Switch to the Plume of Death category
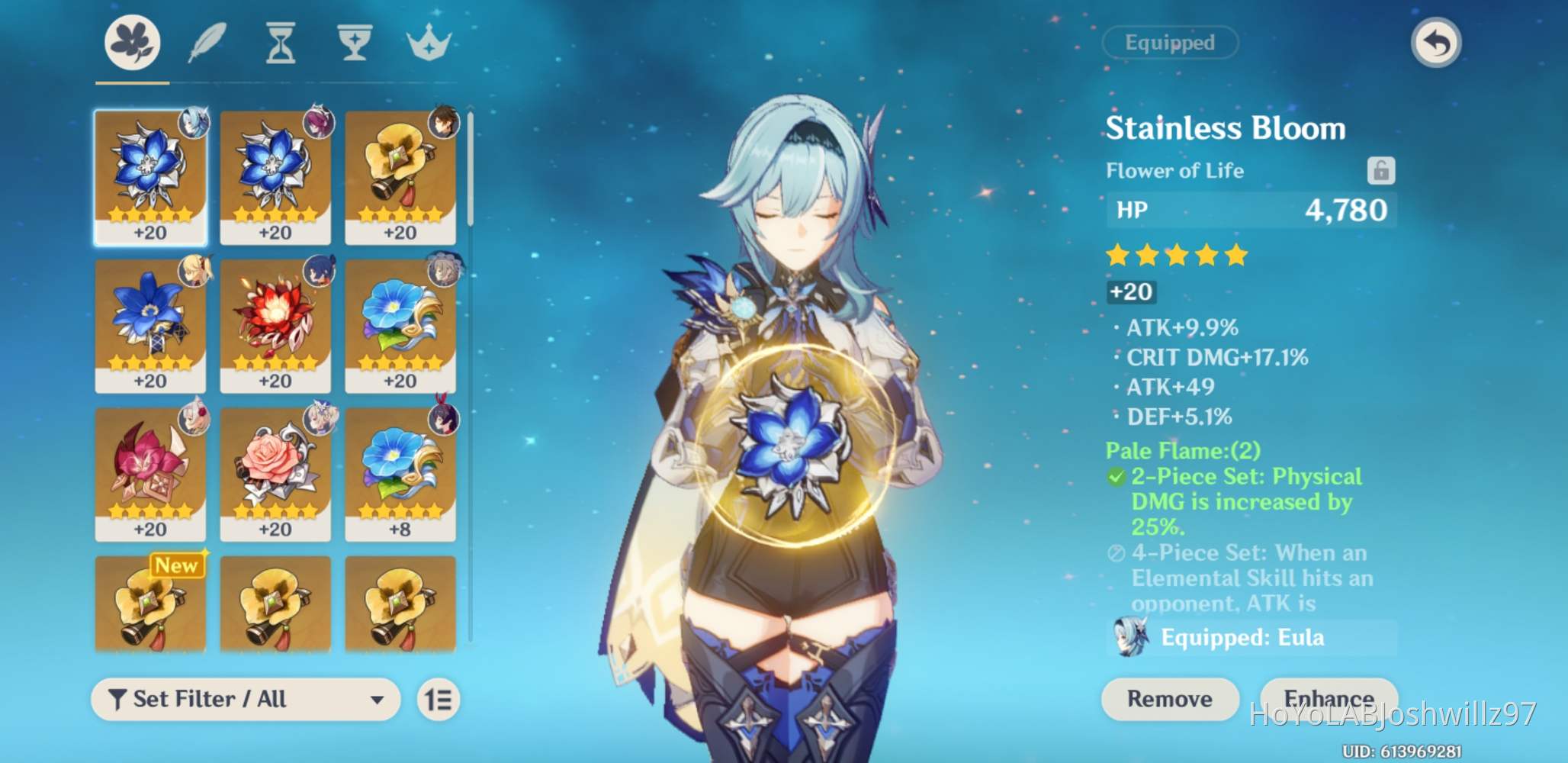The image size is (1568, 763). tap(204, 43)
